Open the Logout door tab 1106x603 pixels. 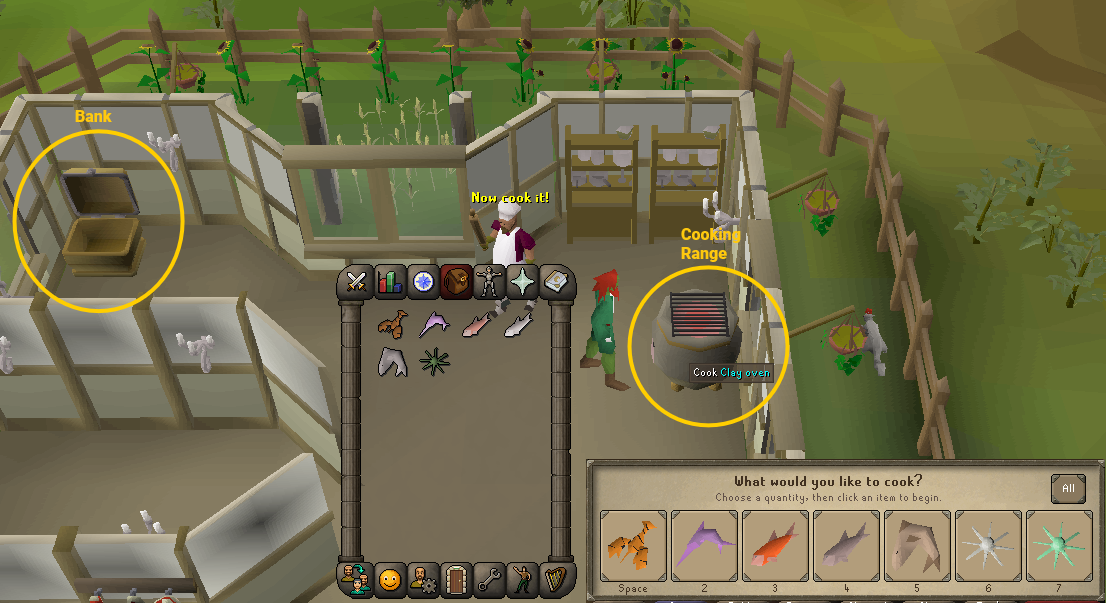(x=455, y=578)
